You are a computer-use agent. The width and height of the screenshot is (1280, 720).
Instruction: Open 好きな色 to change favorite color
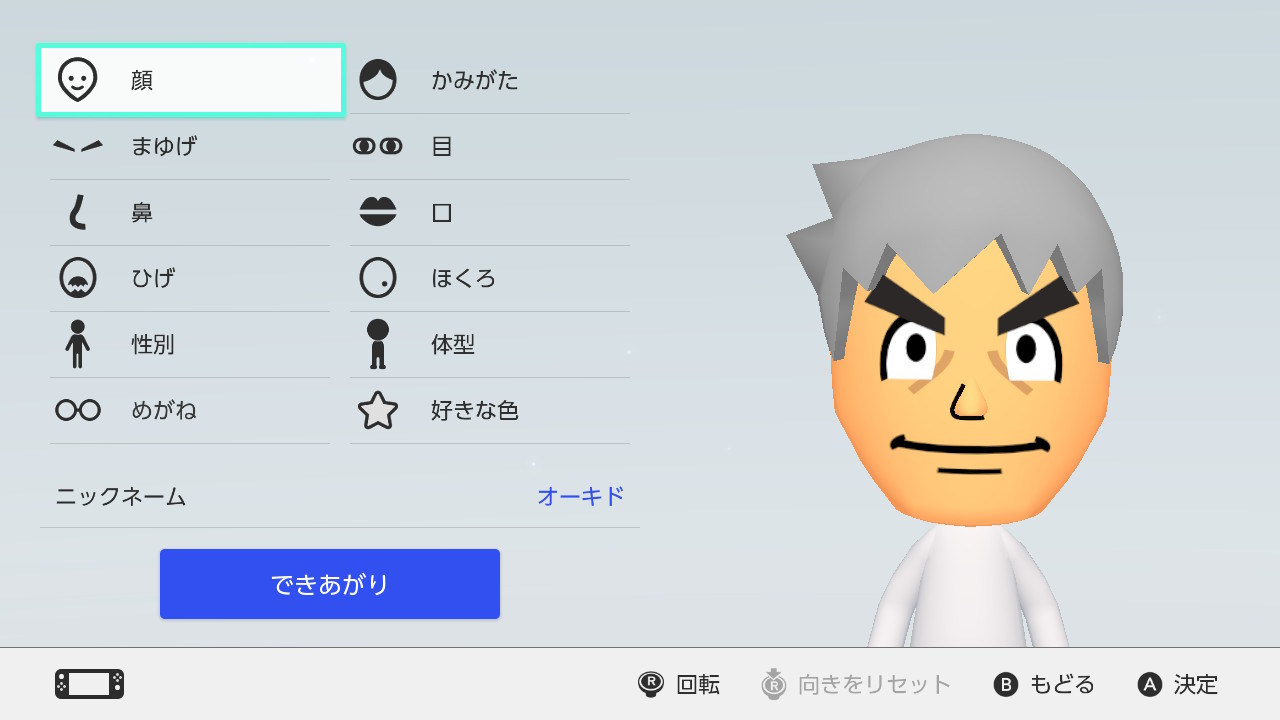coord(489,410)
